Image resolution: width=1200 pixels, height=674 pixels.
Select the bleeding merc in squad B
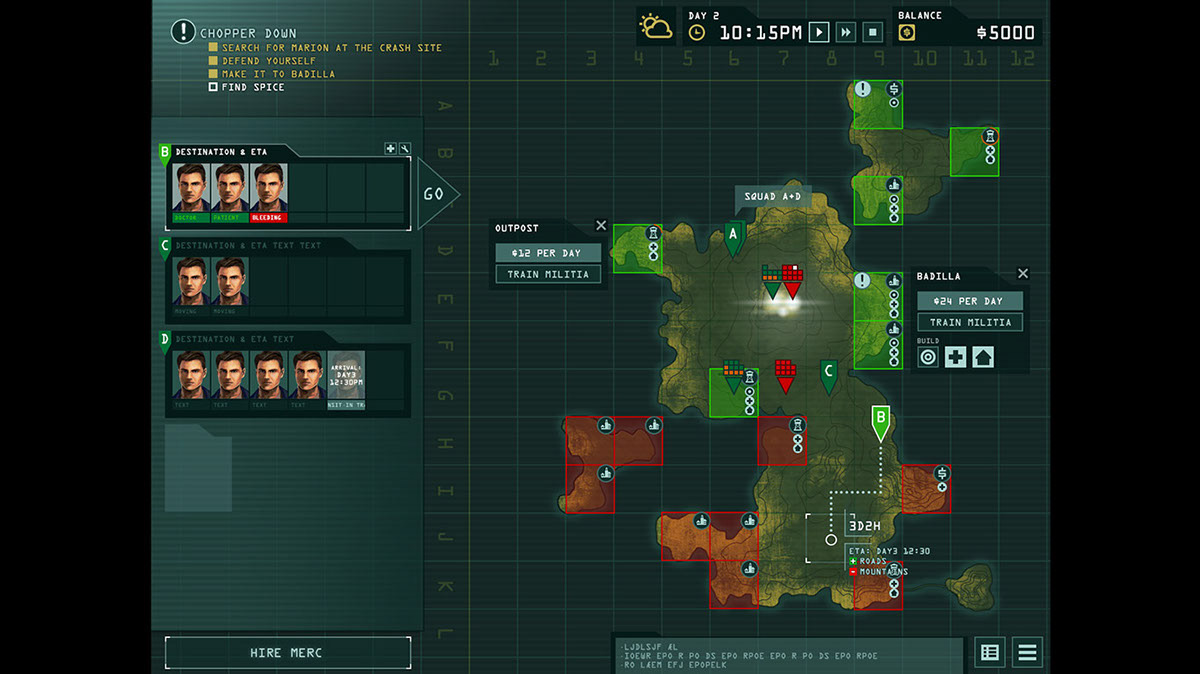269,190
